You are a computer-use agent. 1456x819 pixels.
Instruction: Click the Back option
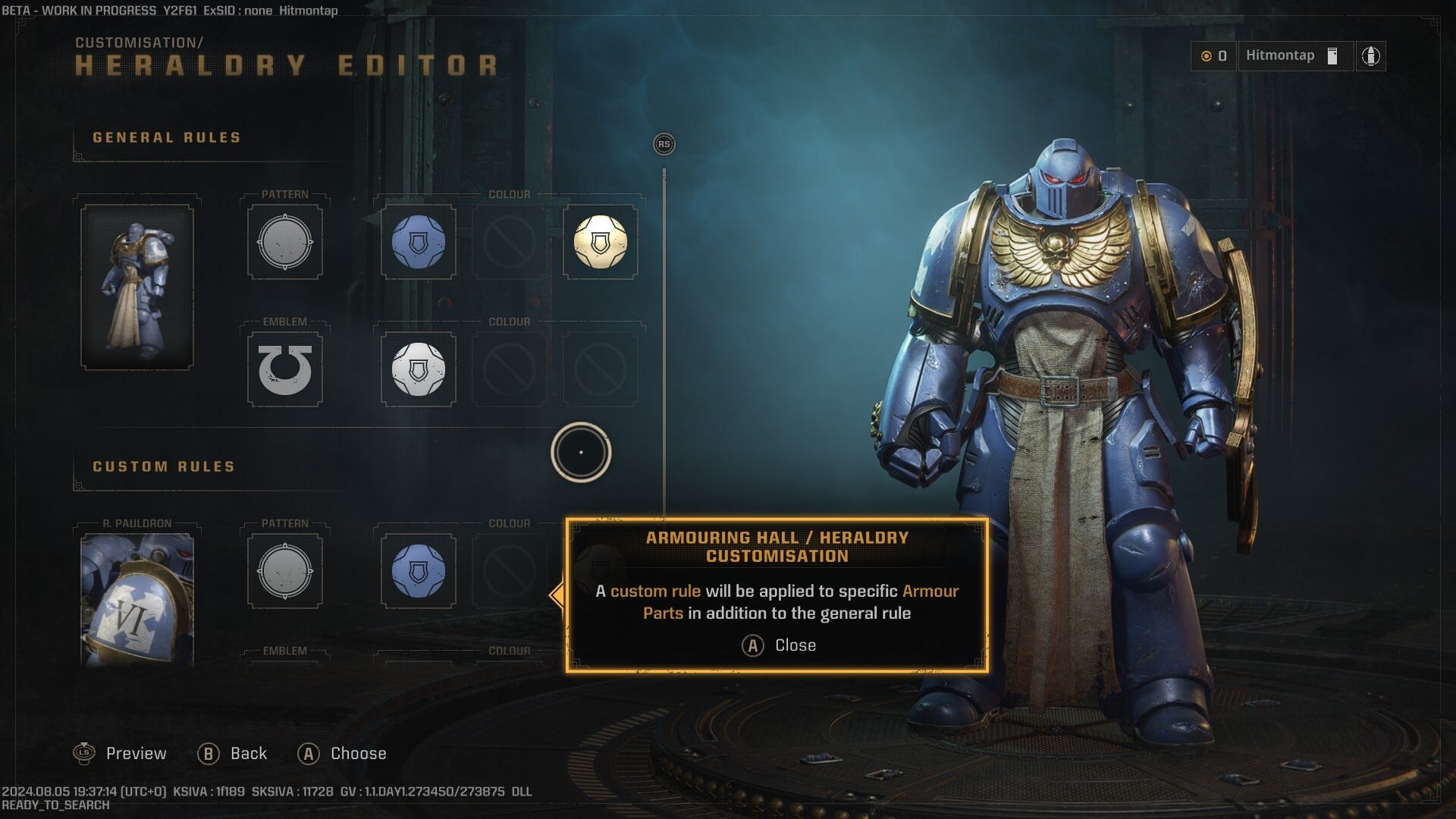coord(233,754)
